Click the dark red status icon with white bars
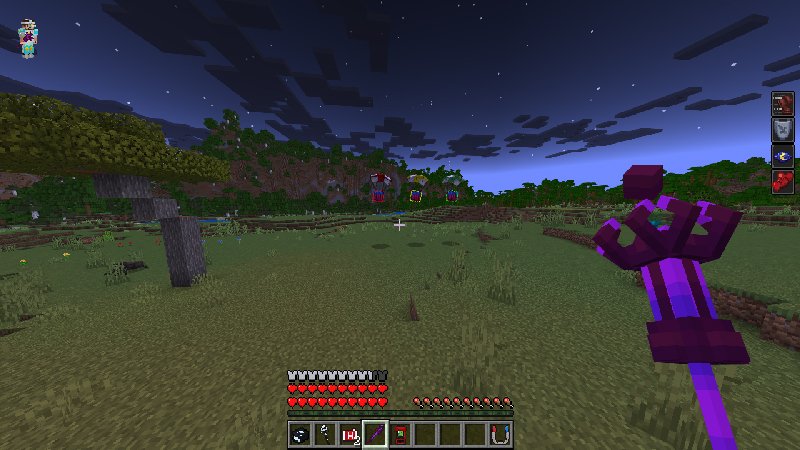 click(782, 104)
